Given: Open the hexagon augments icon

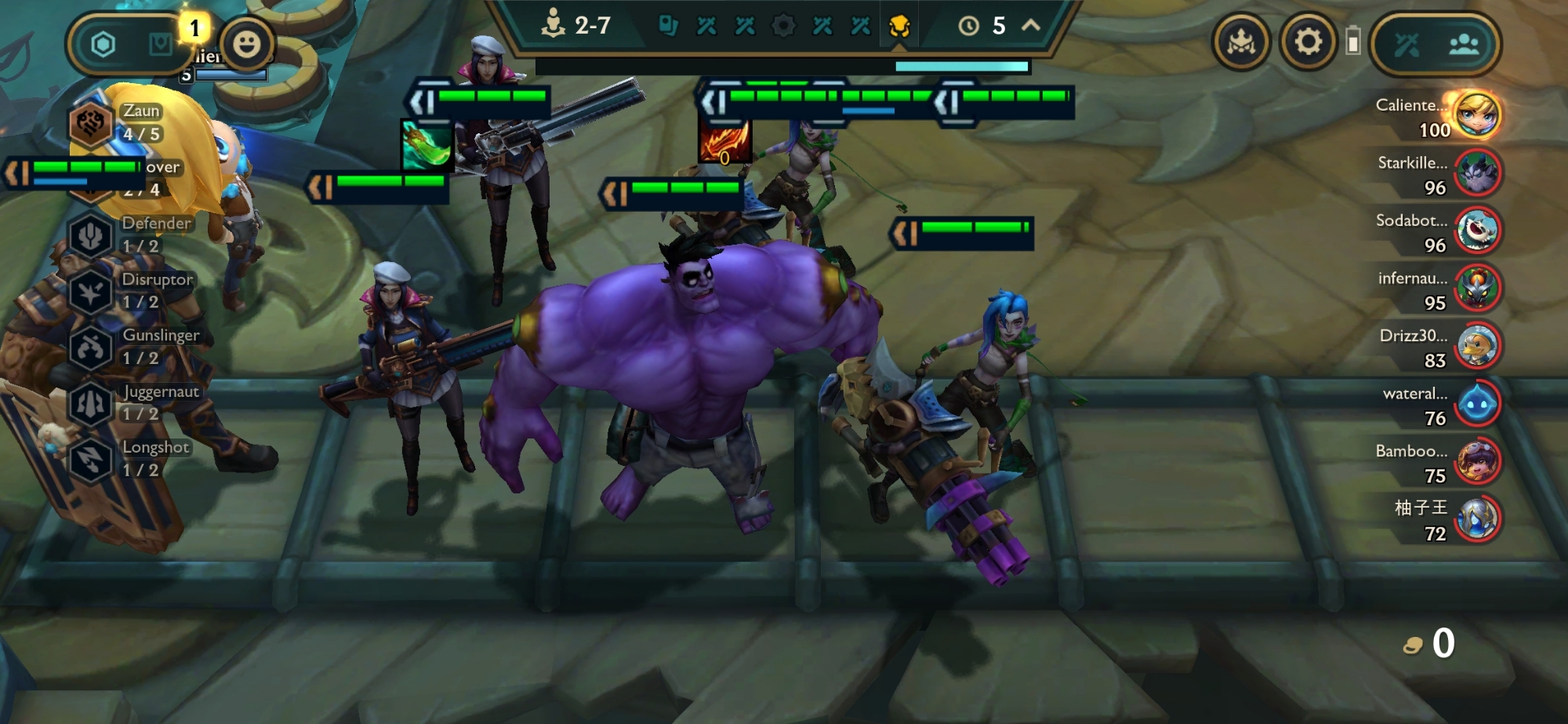Looking at the screenshot, I should click(103, 44).
